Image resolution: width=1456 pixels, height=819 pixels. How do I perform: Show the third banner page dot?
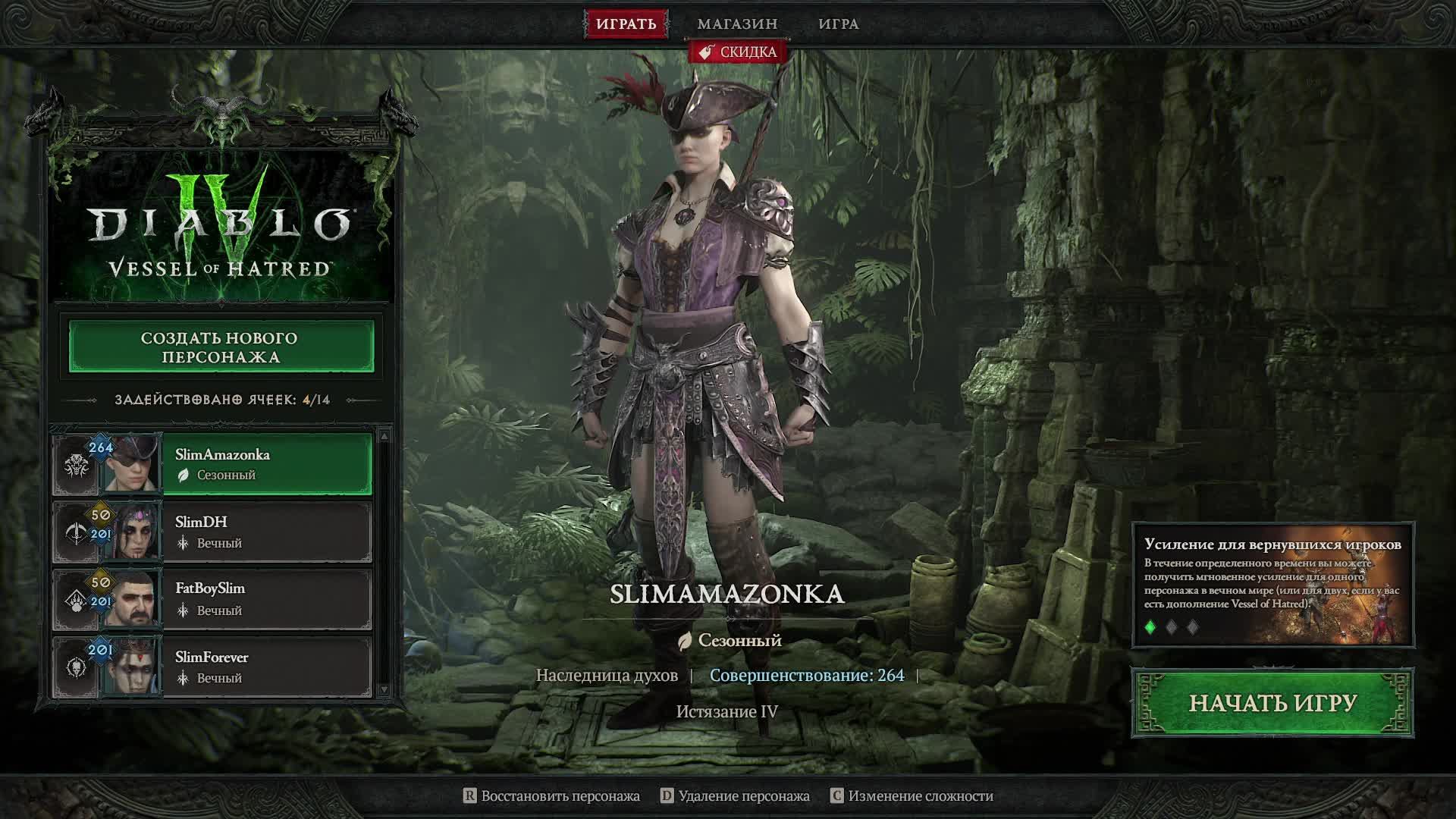pyautogui.click(x=1193, y=627)
